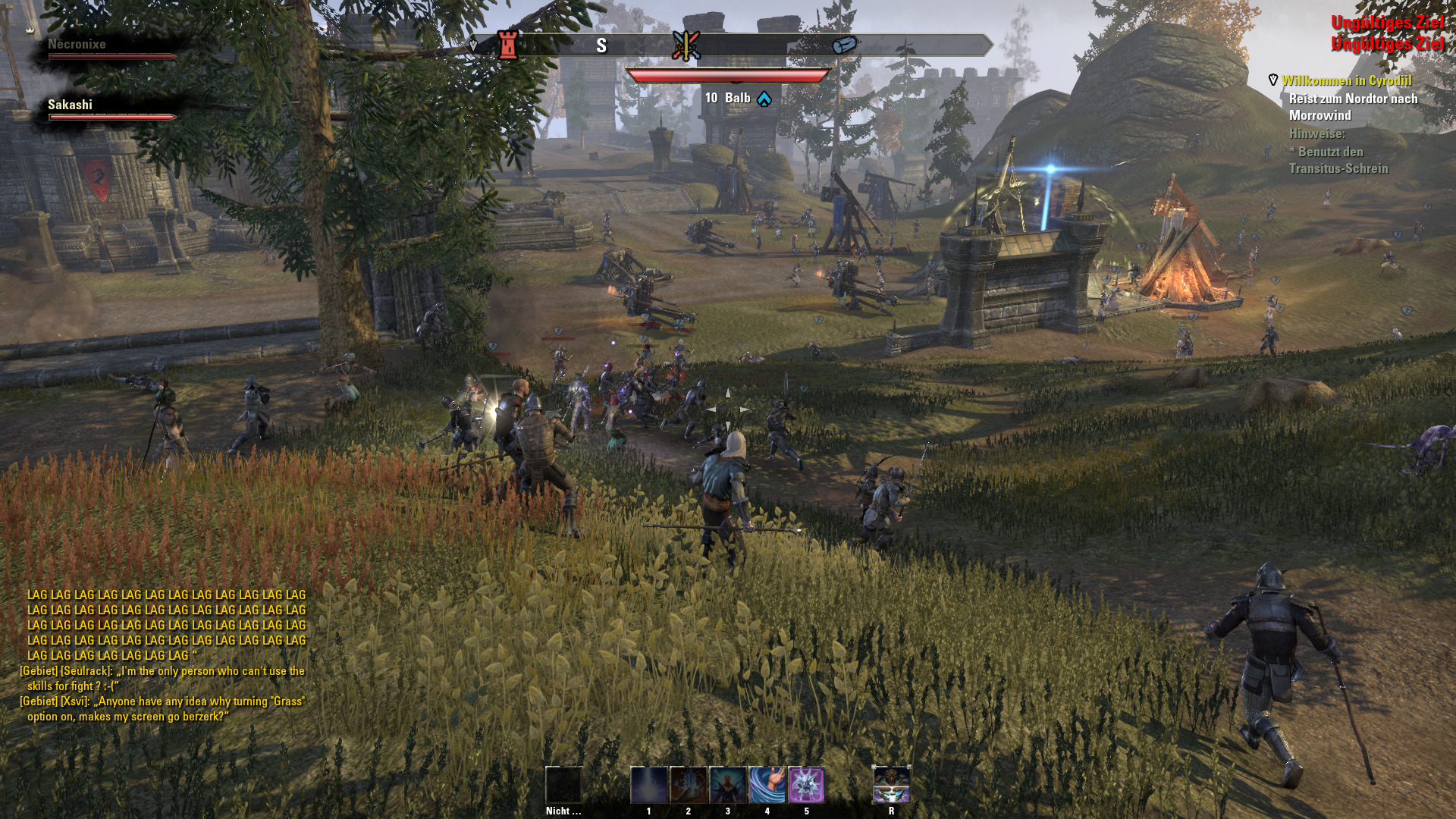Screen dimensions: 1456x819
Task: Open the chat box with Xsvi's message
Action: pyautogui.click(x=163, y=709)
